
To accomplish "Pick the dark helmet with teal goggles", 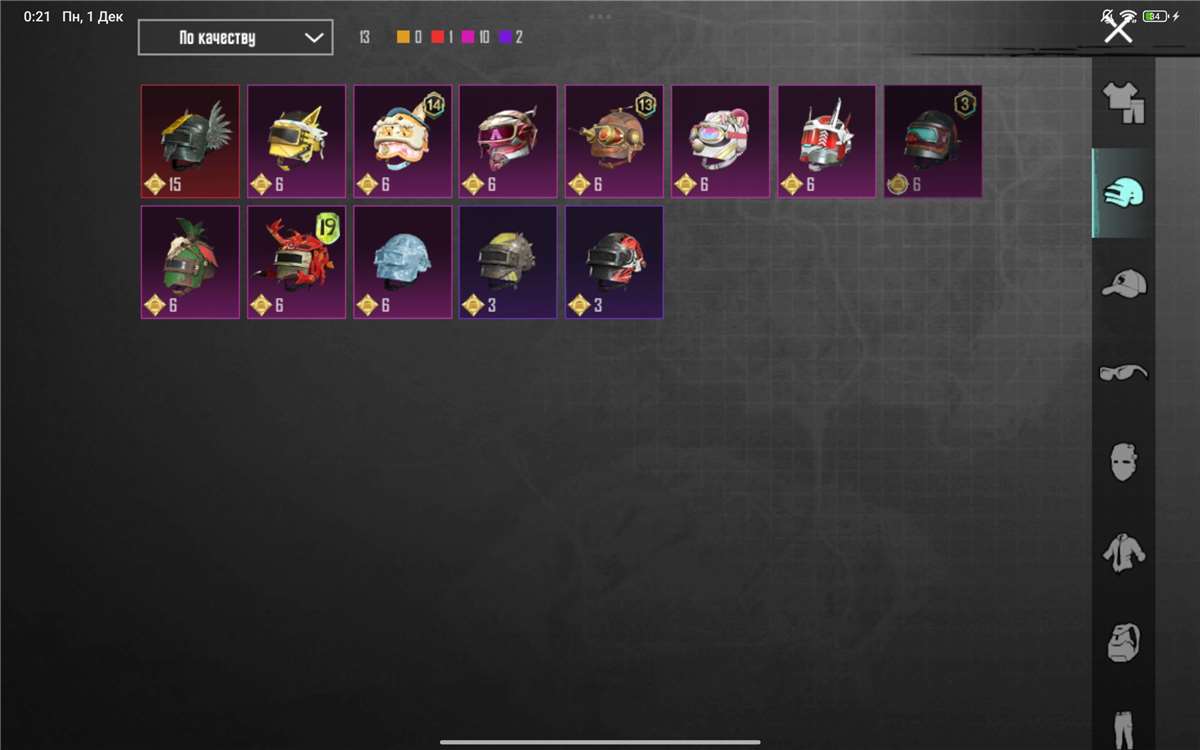I will [x=932, y=141].
